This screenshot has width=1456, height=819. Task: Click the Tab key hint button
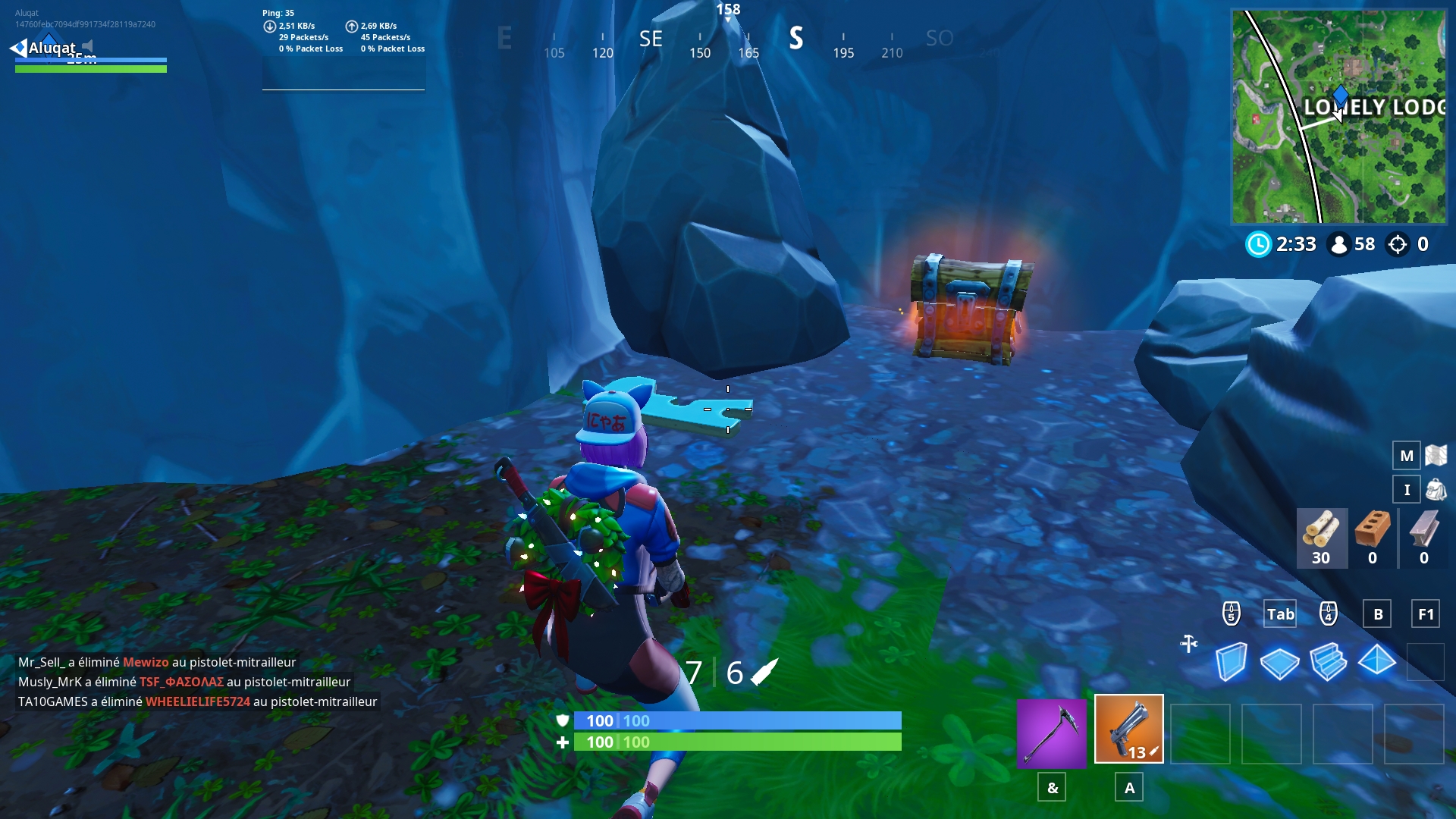1280,613
